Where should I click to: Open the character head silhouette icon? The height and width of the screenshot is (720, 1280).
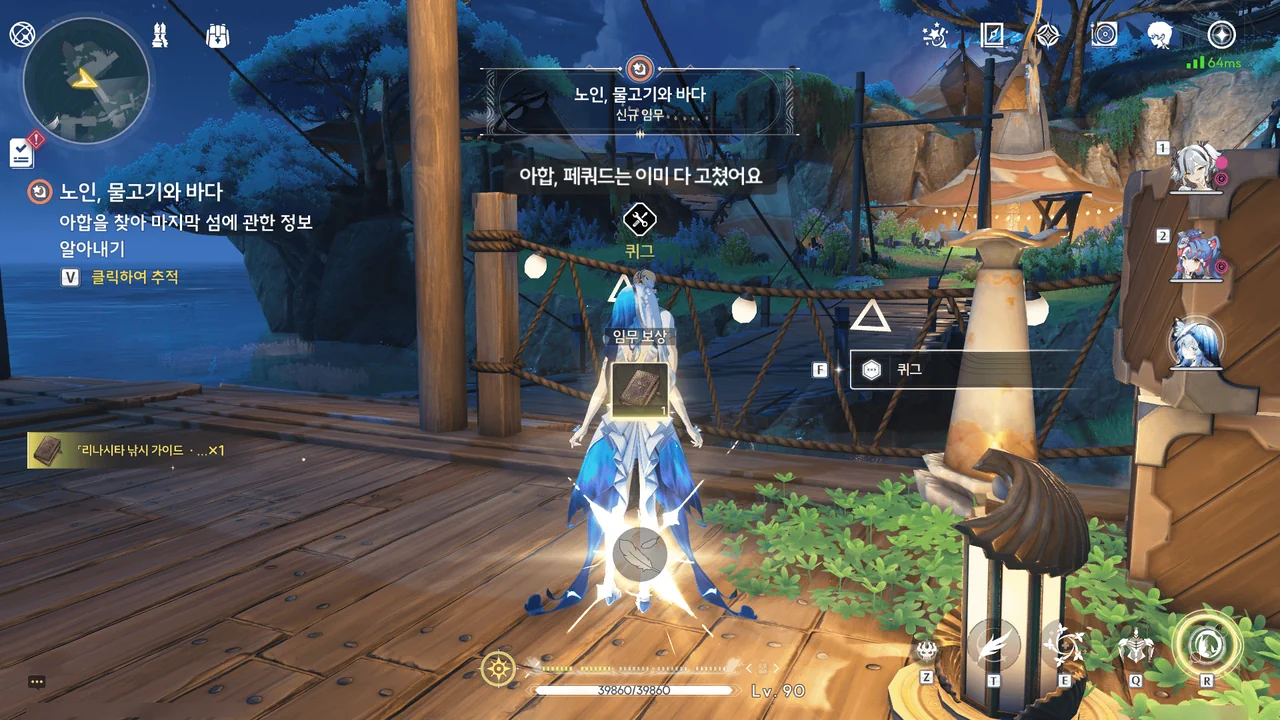tap(1160, 36)
